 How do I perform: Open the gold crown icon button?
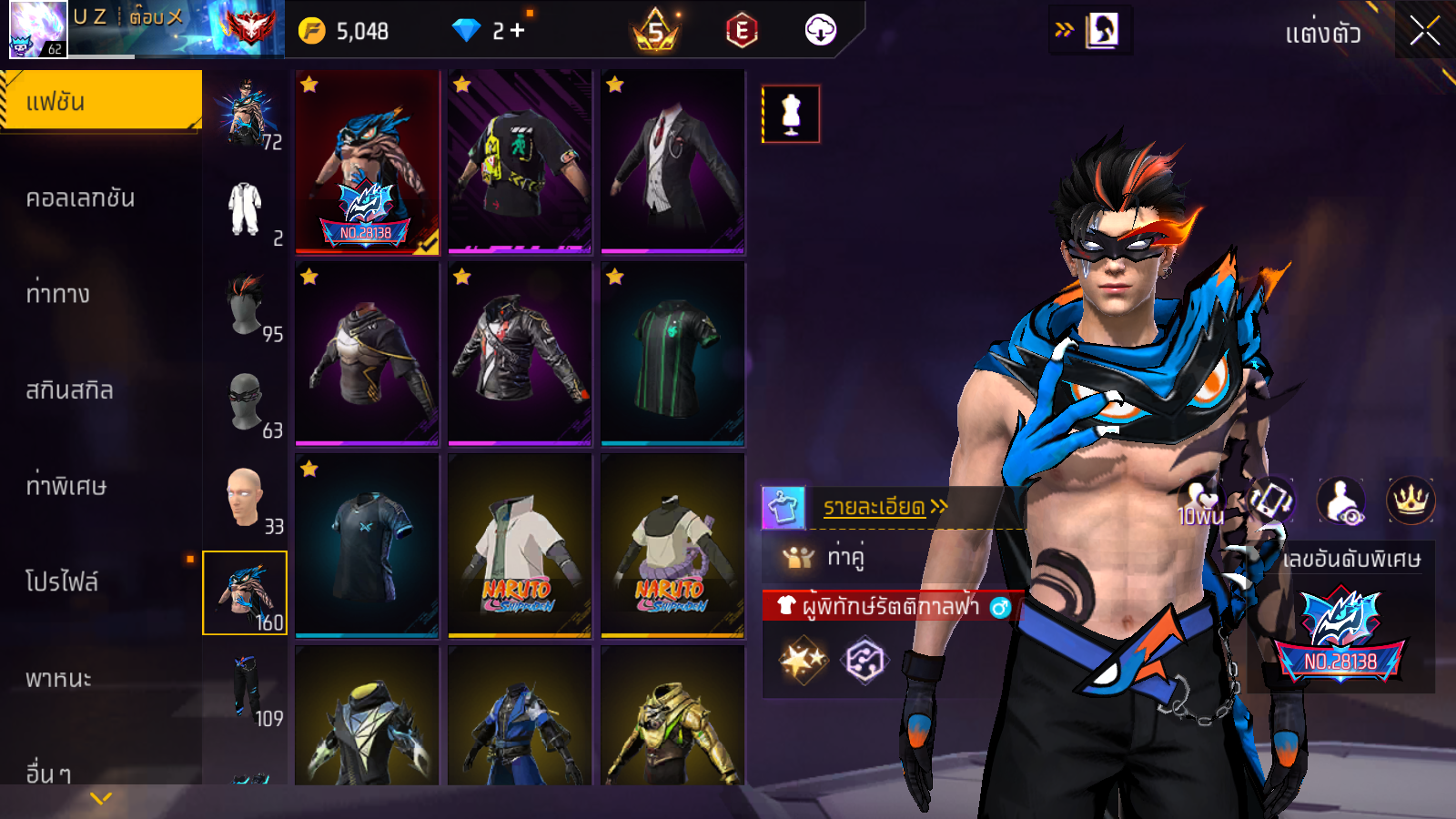pyautogui.click(x=1410, y=500)
